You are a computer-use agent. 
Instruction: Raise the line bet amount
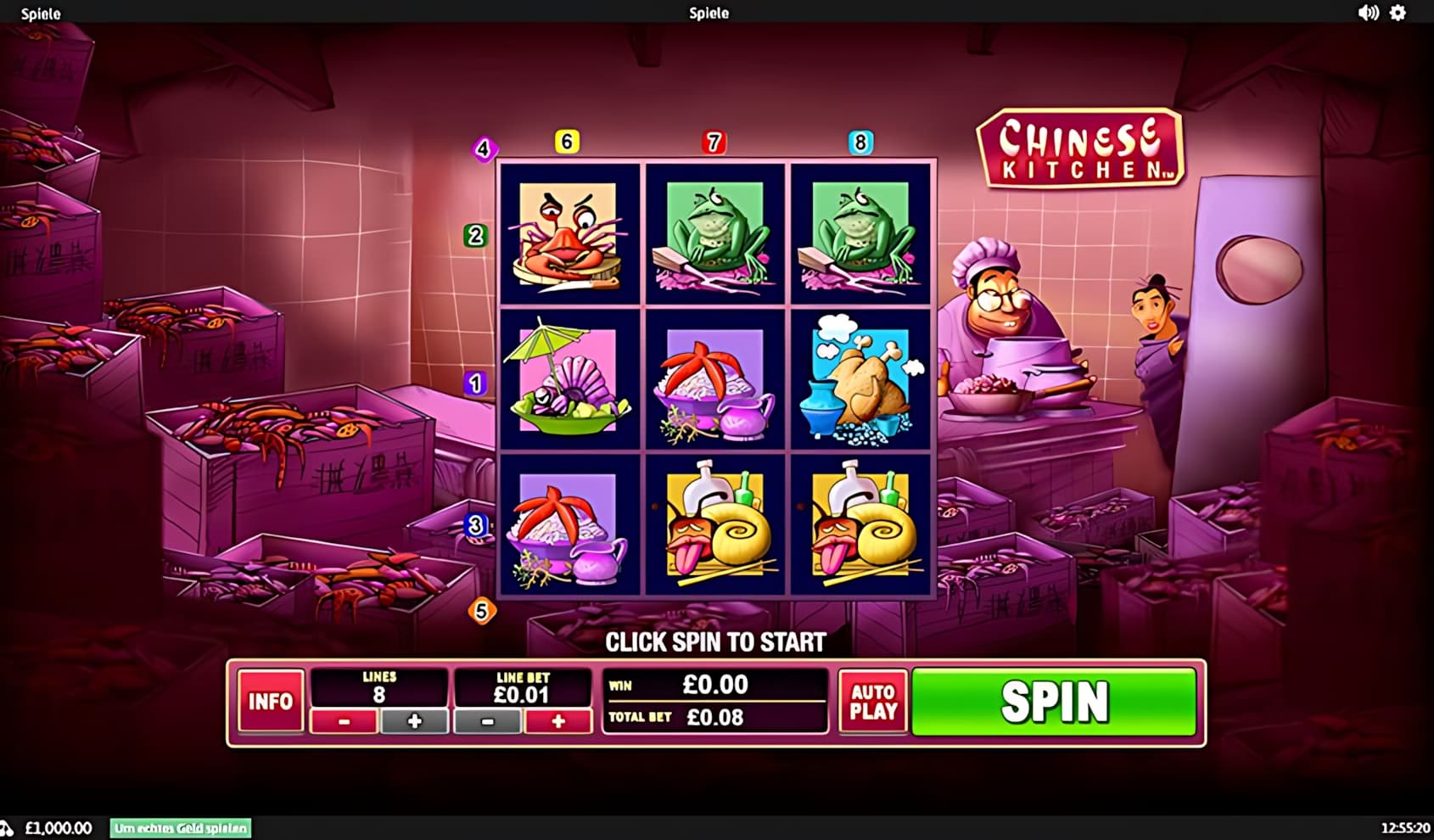click(557, 721)
